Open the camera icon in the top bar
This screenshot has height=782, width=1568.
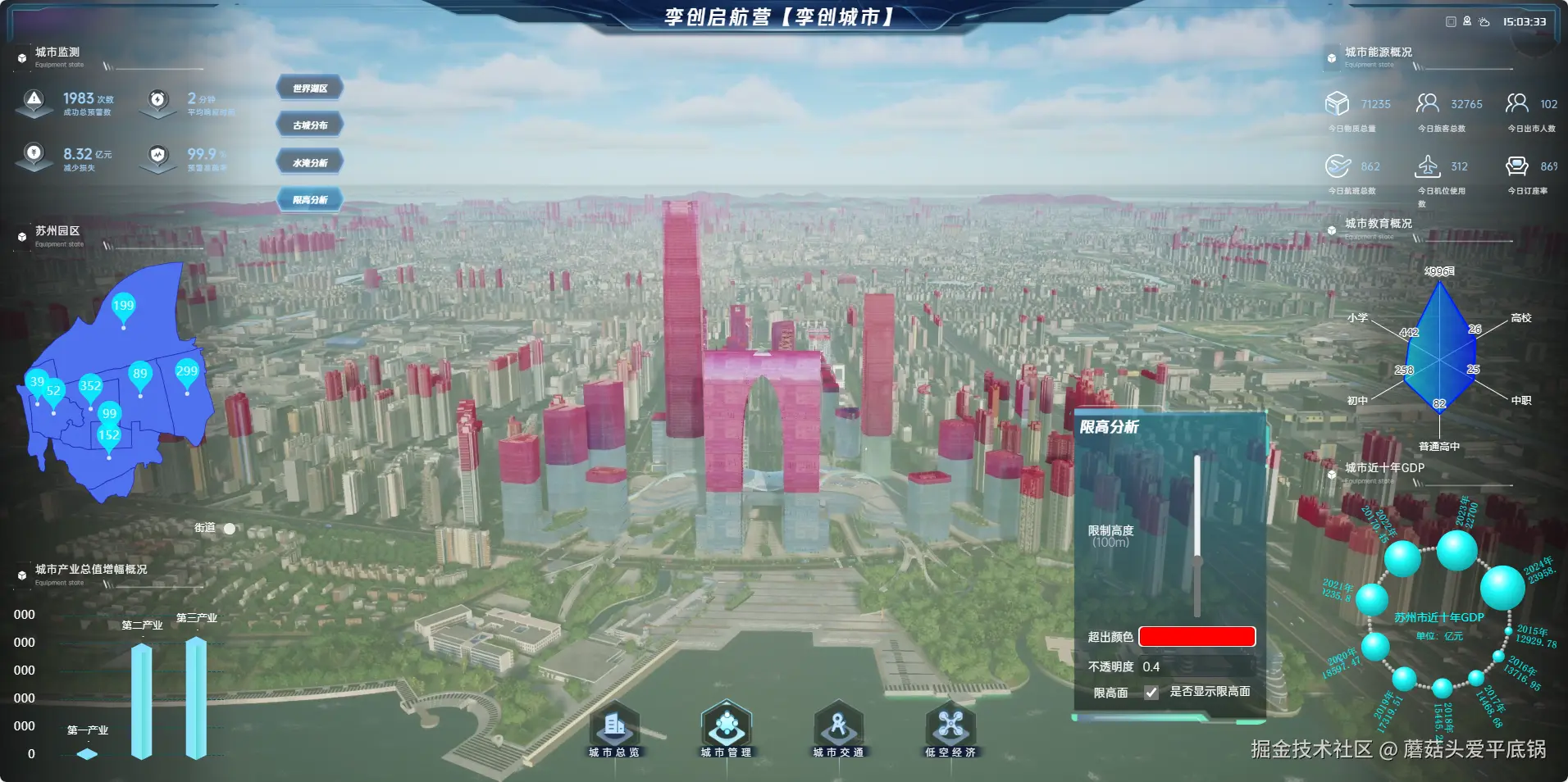[1467, 21]
